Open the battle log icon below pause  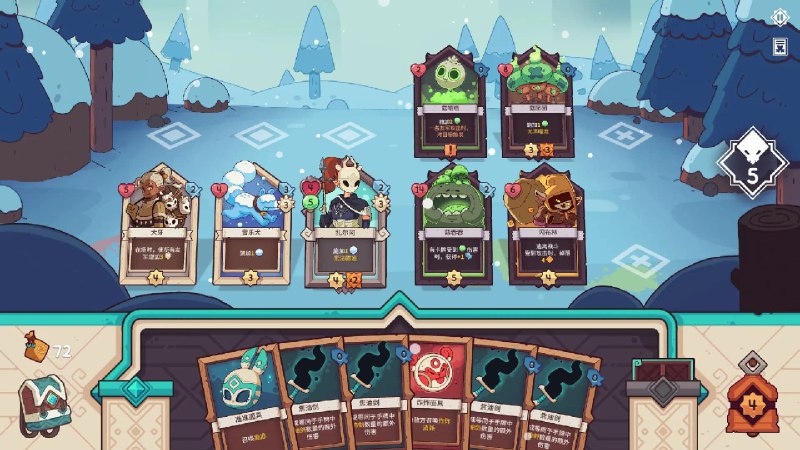tap(780, 46)
